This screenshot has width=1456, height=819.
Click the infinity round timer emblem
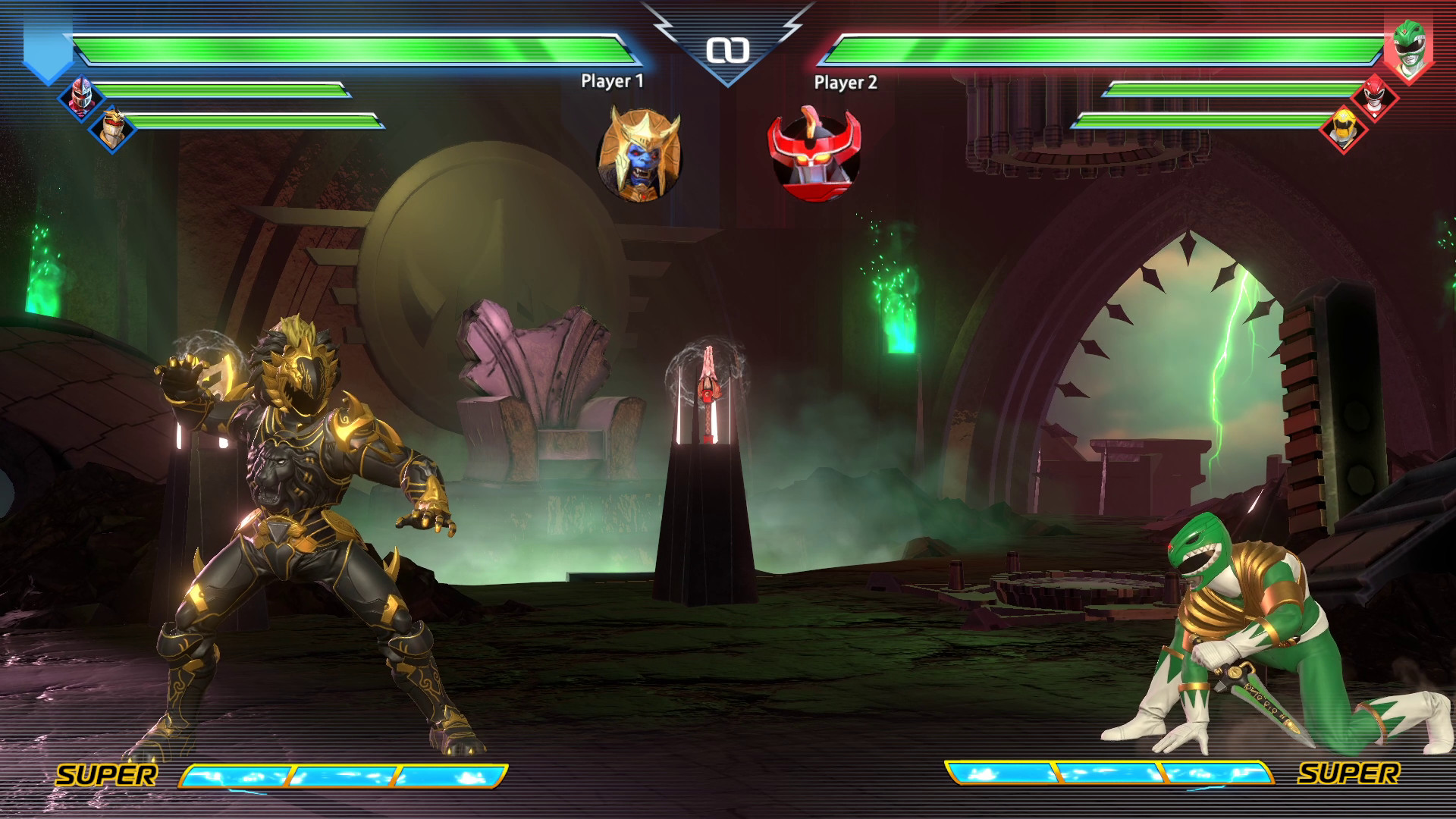[729, 52]
